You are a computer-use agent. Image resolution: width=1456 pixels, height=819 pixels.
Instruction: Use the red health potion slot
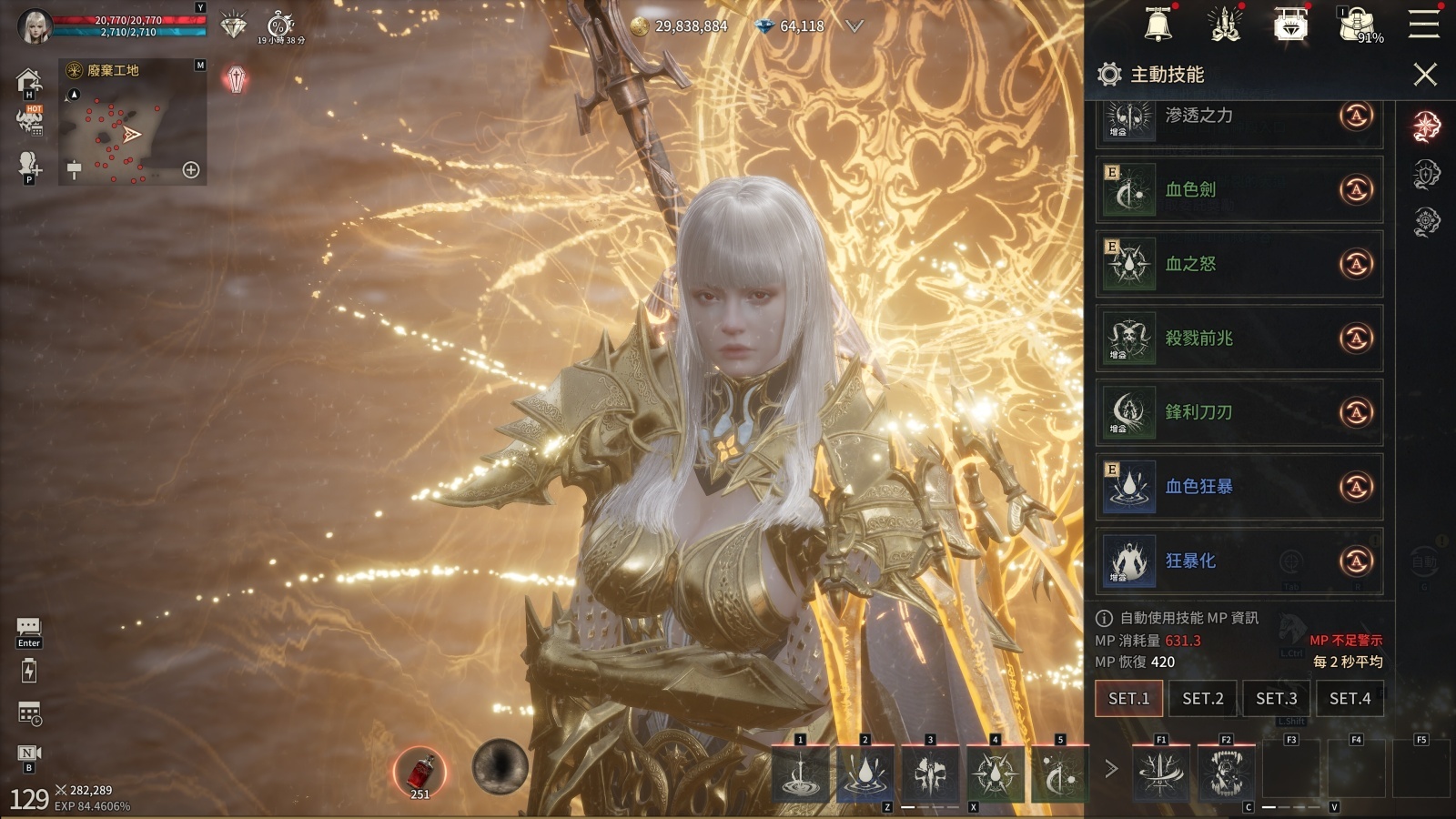[420, 772]
